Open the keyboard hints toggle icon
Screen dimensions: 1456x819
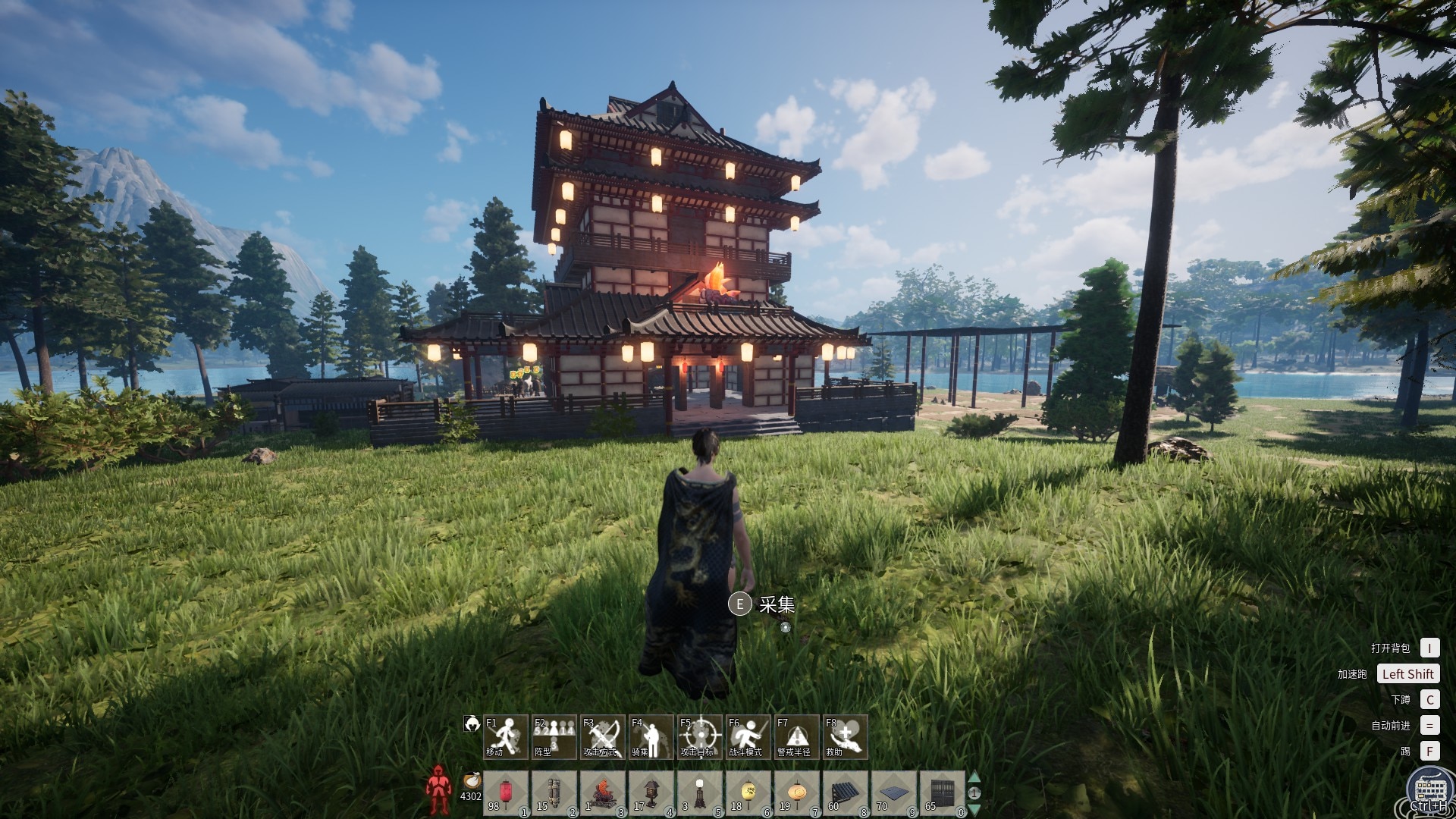pos(1429,790)
